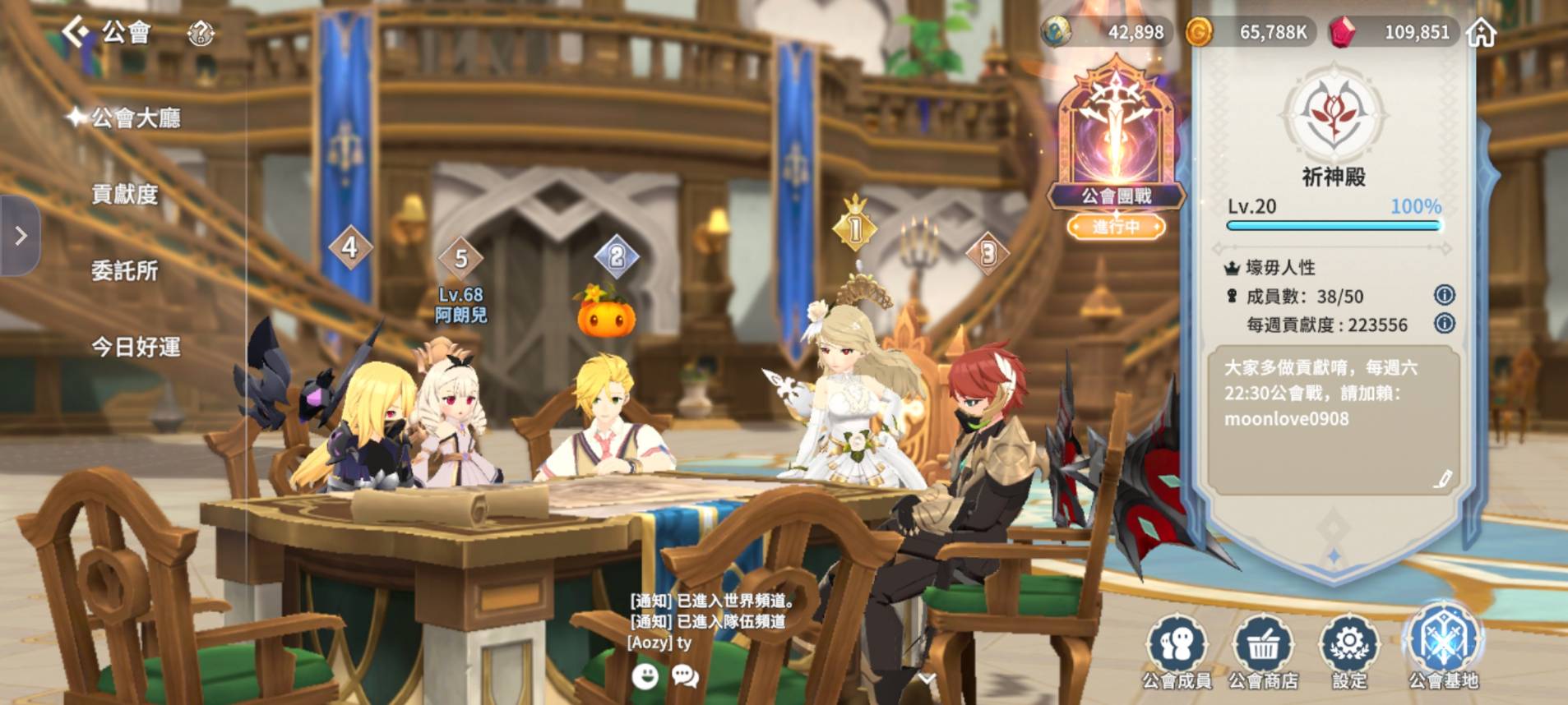Expand the side panel arrow tab
The width and height of the screenshot is (1568, 705).
(x=21, y=236)
